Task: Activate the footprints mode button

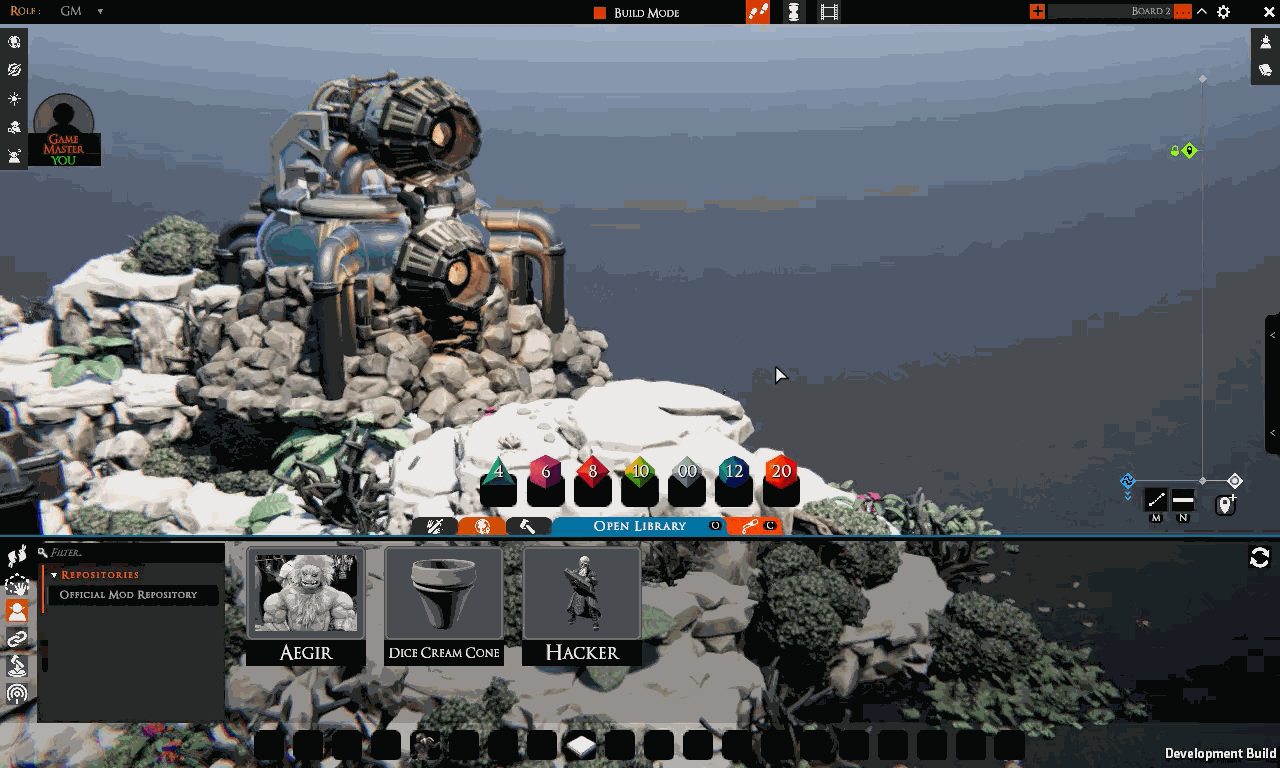Action: pyautogui.click(x=758, y=12)
